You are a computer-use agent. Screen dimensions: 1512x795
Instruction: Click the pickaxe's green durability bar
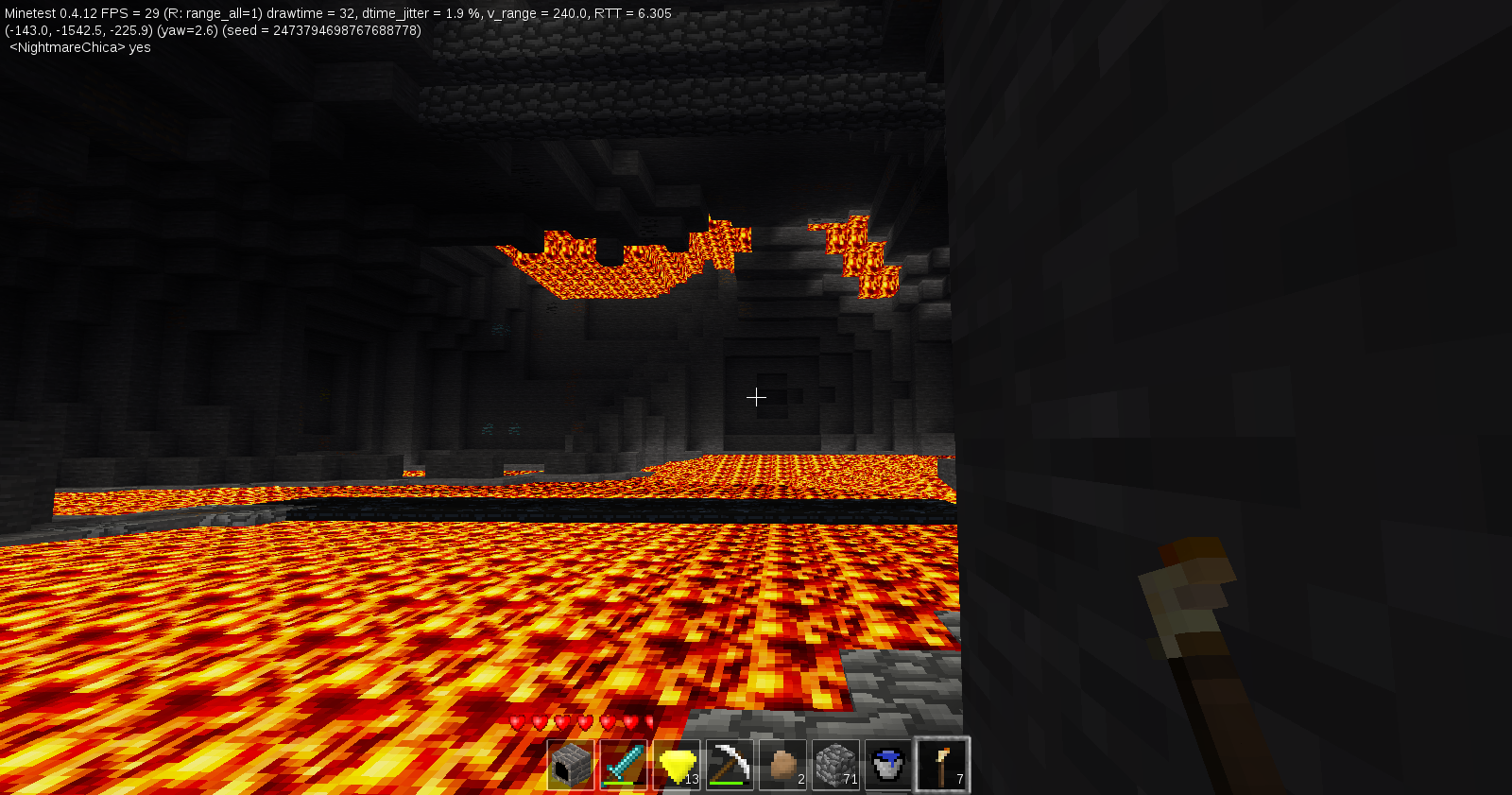(726, 784)
